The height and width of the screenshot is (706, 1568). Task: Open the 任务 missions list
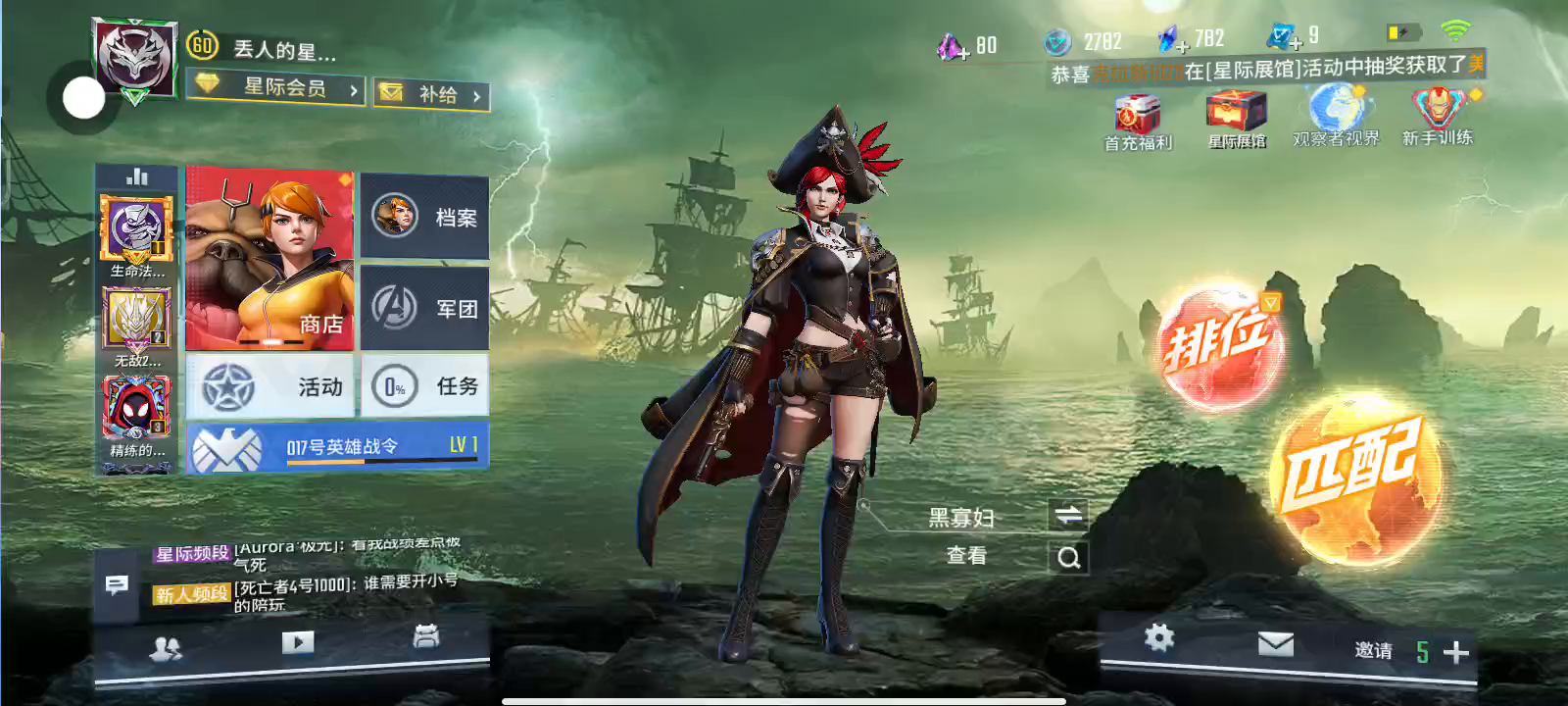coord(425,386)
